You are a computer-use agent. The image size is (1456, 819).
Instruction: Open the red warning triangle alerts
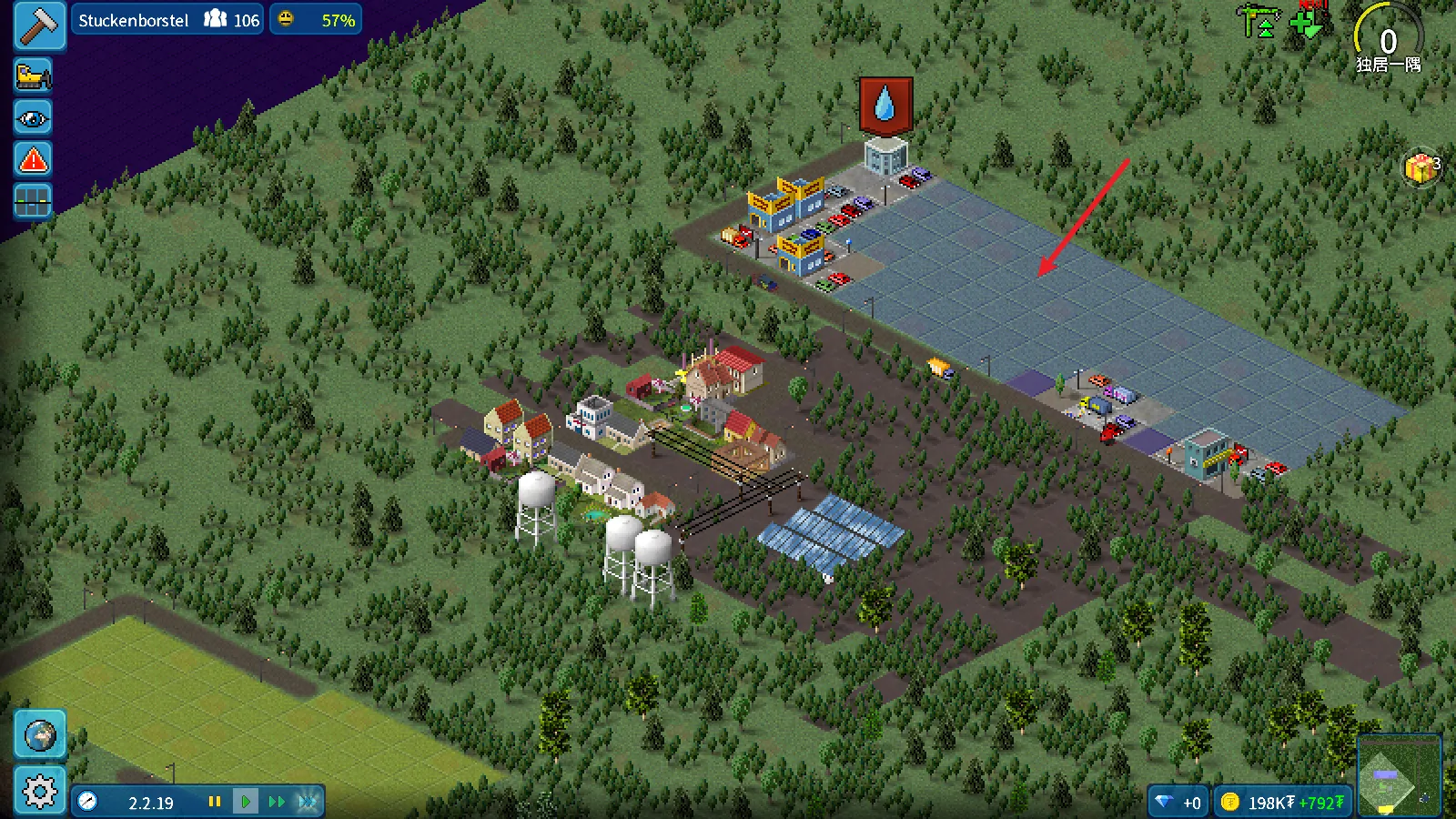pyautogui.click(x=33, y=160)
